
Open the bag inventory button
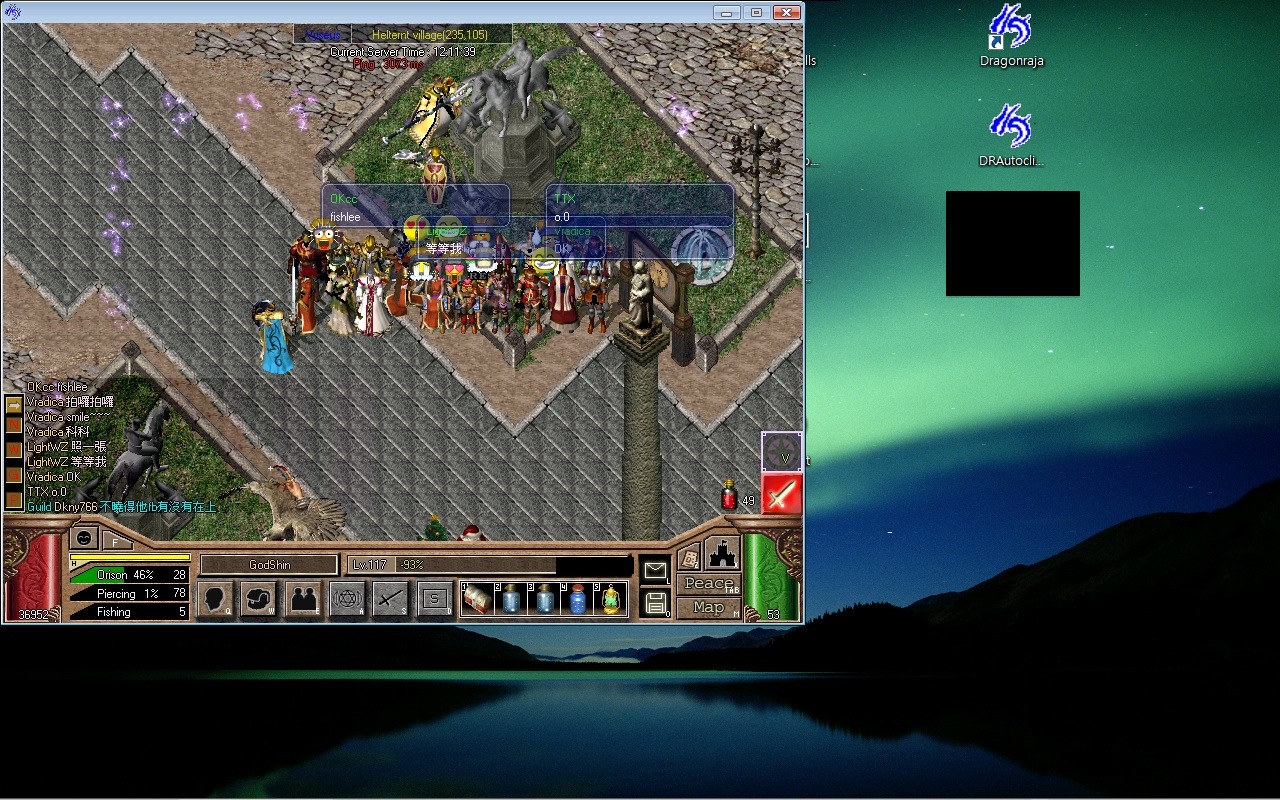(258, 600)
